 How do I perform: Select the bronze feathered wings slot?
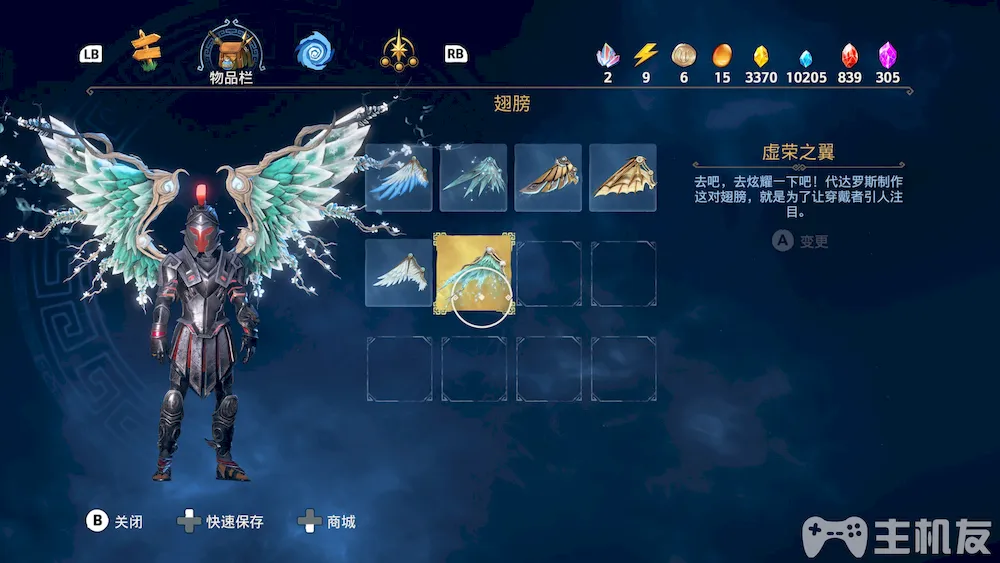pyautogui.click(x=548, y=177)
